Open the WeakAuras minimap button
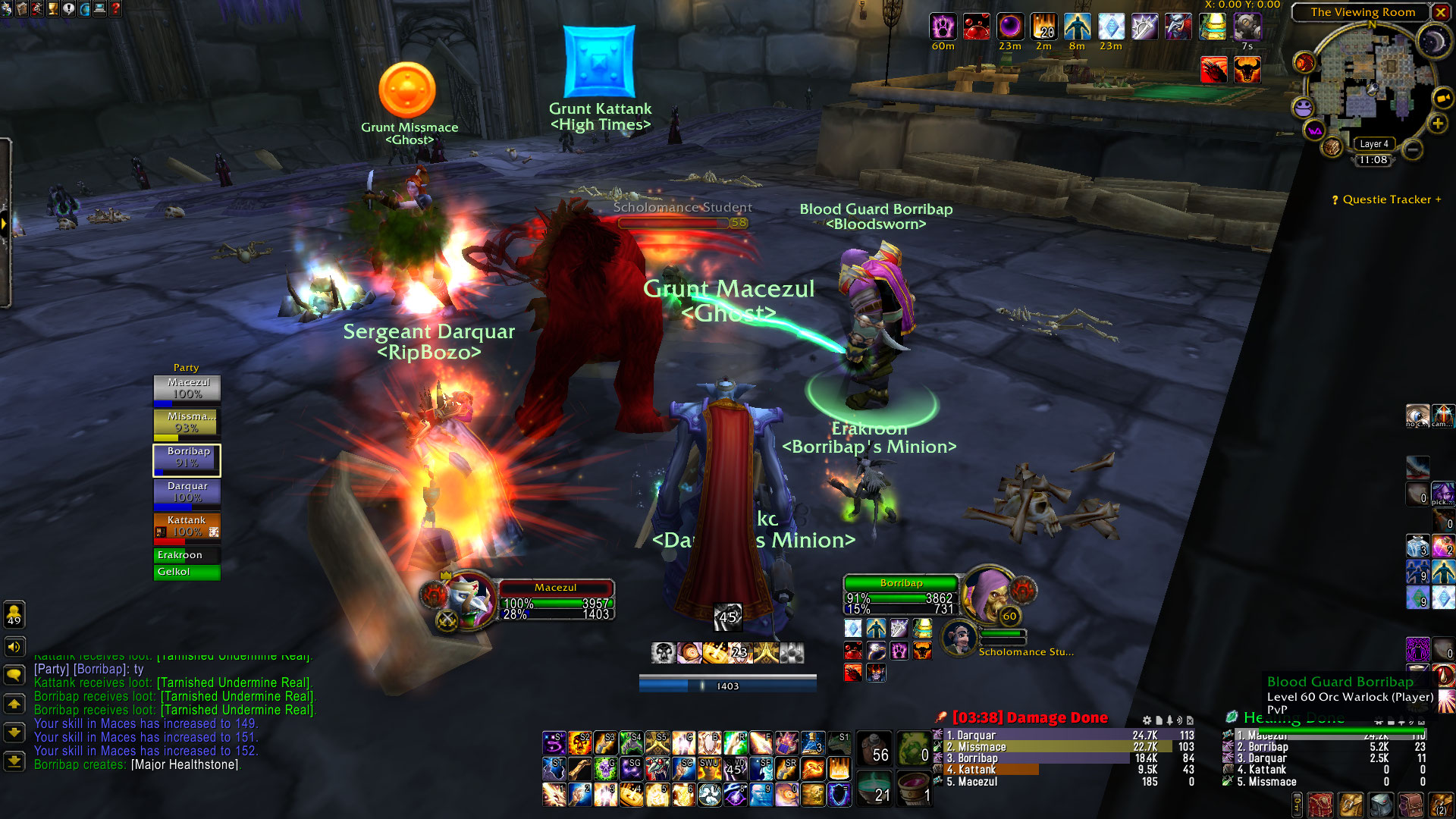1456x819 pixels. coord(1314,131)
